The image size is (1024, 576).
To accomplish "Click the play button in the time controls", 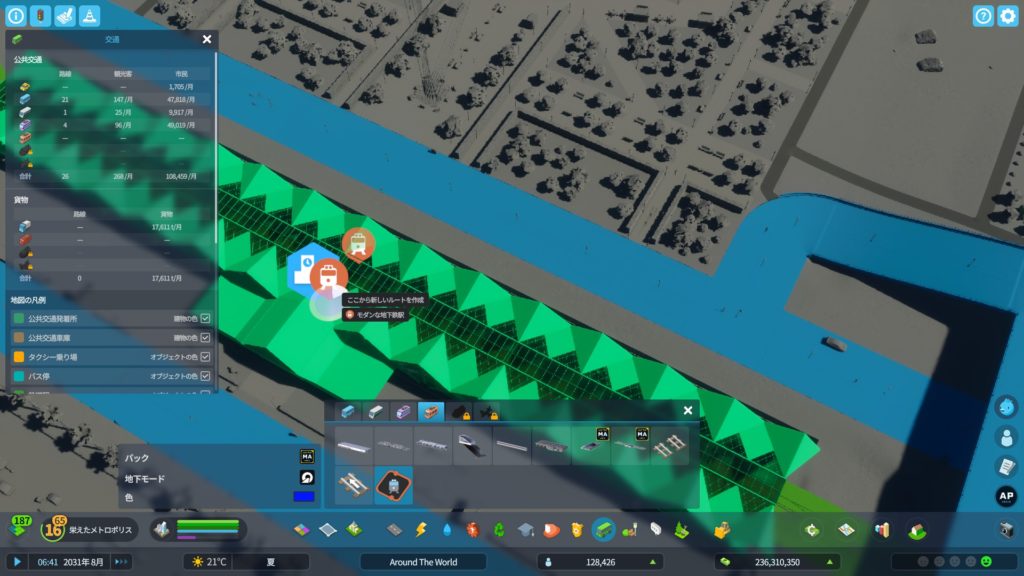I will coord(17,562).
